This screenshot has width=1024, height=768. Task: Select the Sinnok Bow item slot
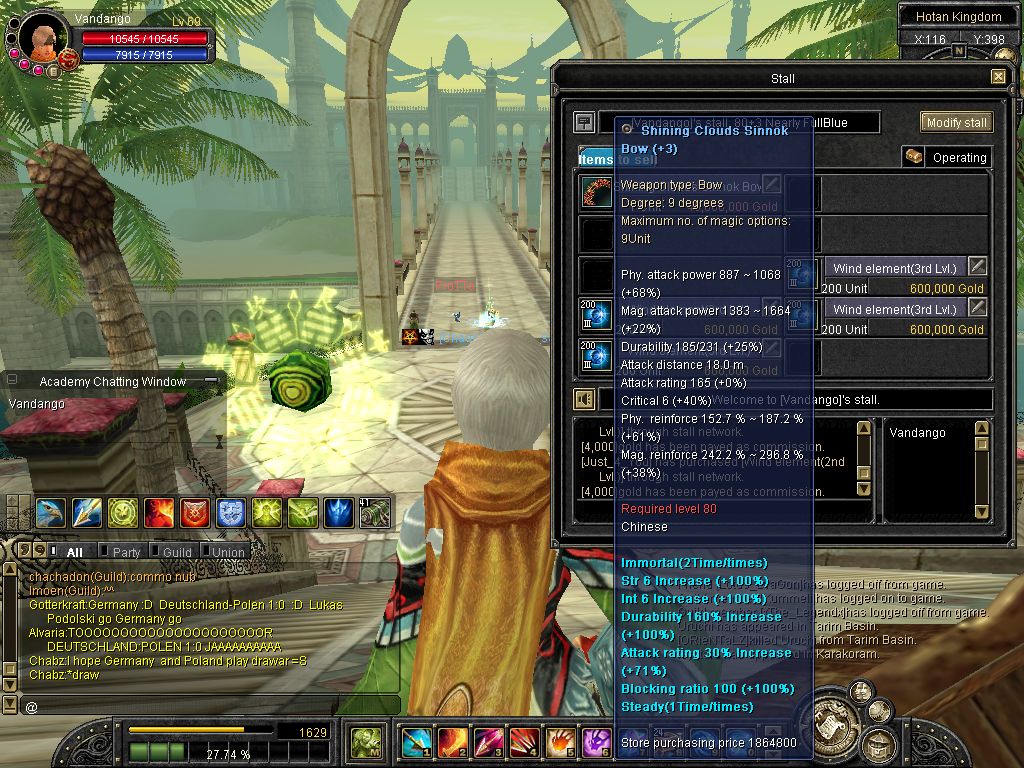(597, 192)
